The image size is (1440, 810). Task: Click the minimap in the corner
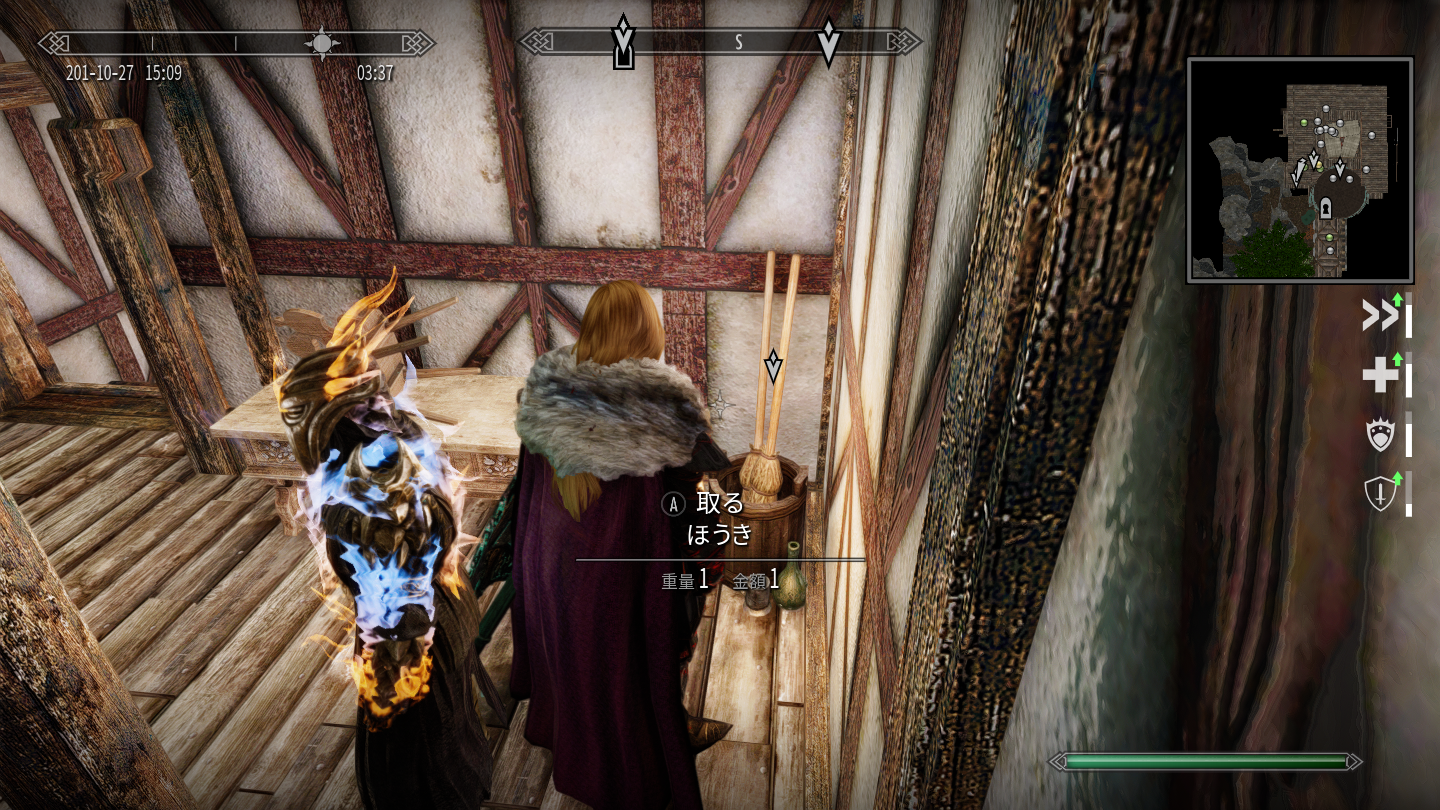(x=1300, y=170)
